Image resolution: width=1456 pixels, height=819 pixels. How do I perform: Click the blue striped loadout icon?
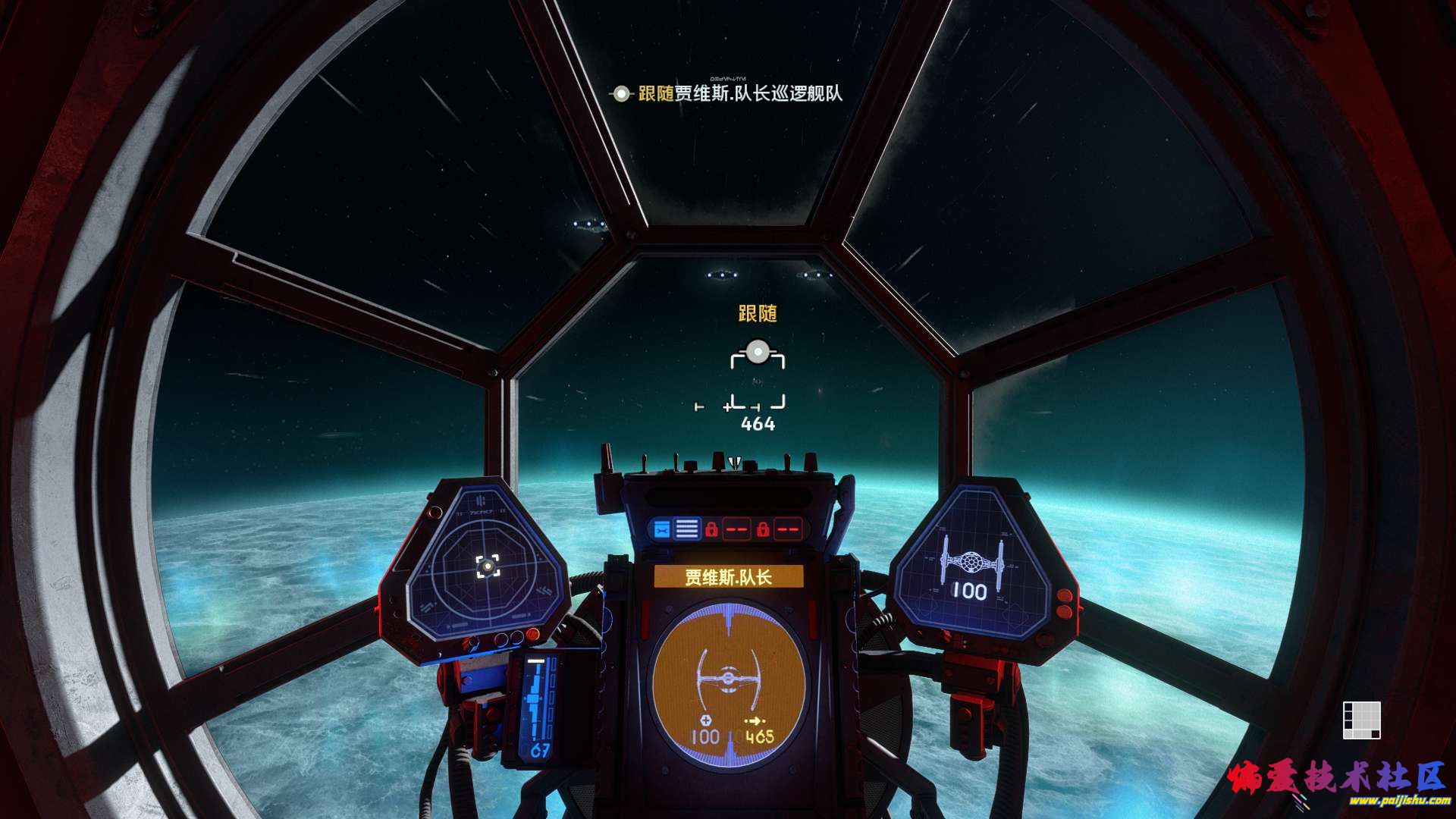[x=687, y=529]
